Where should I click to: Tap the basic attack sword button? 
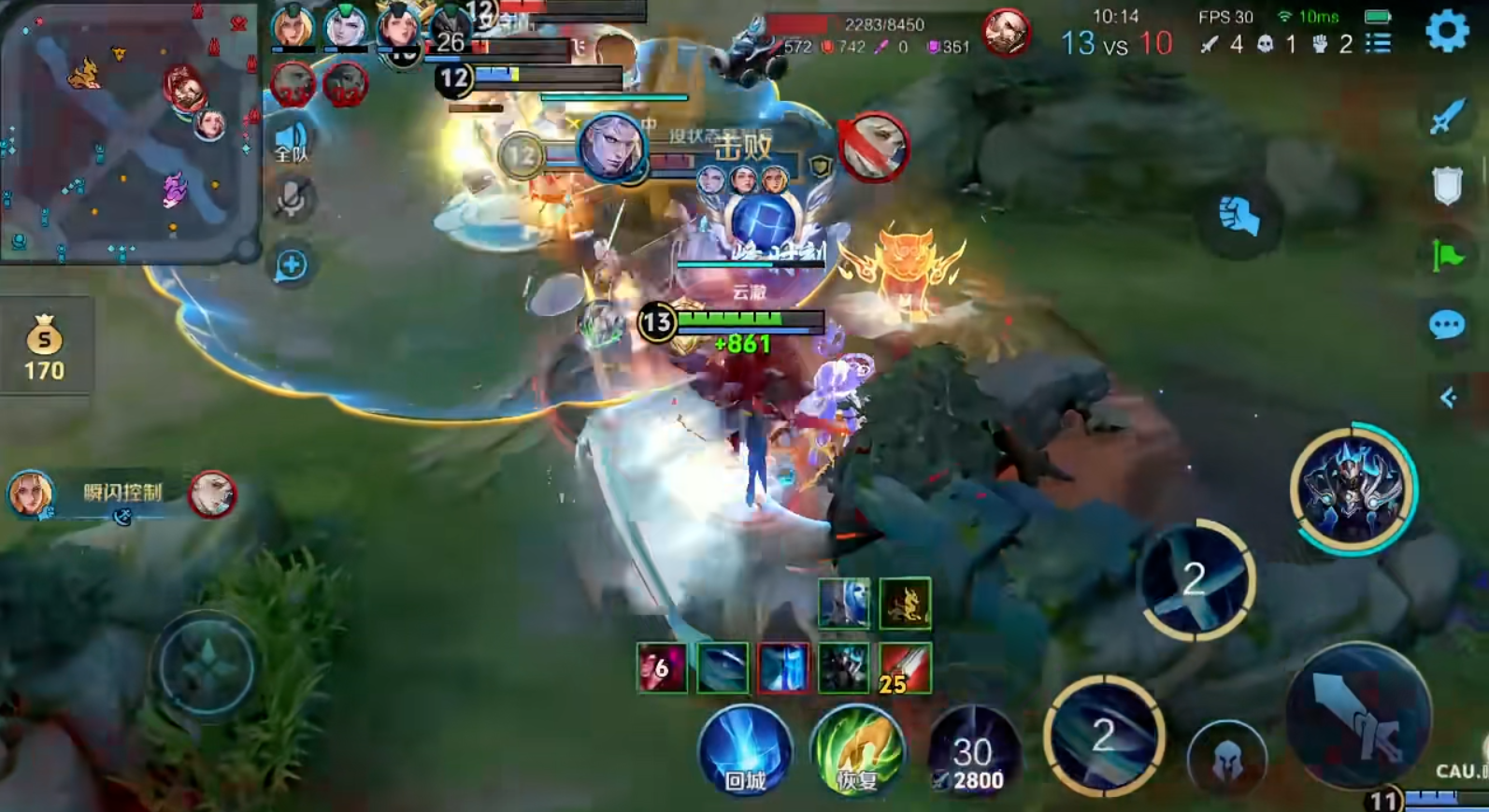(x=1359, y=716)
